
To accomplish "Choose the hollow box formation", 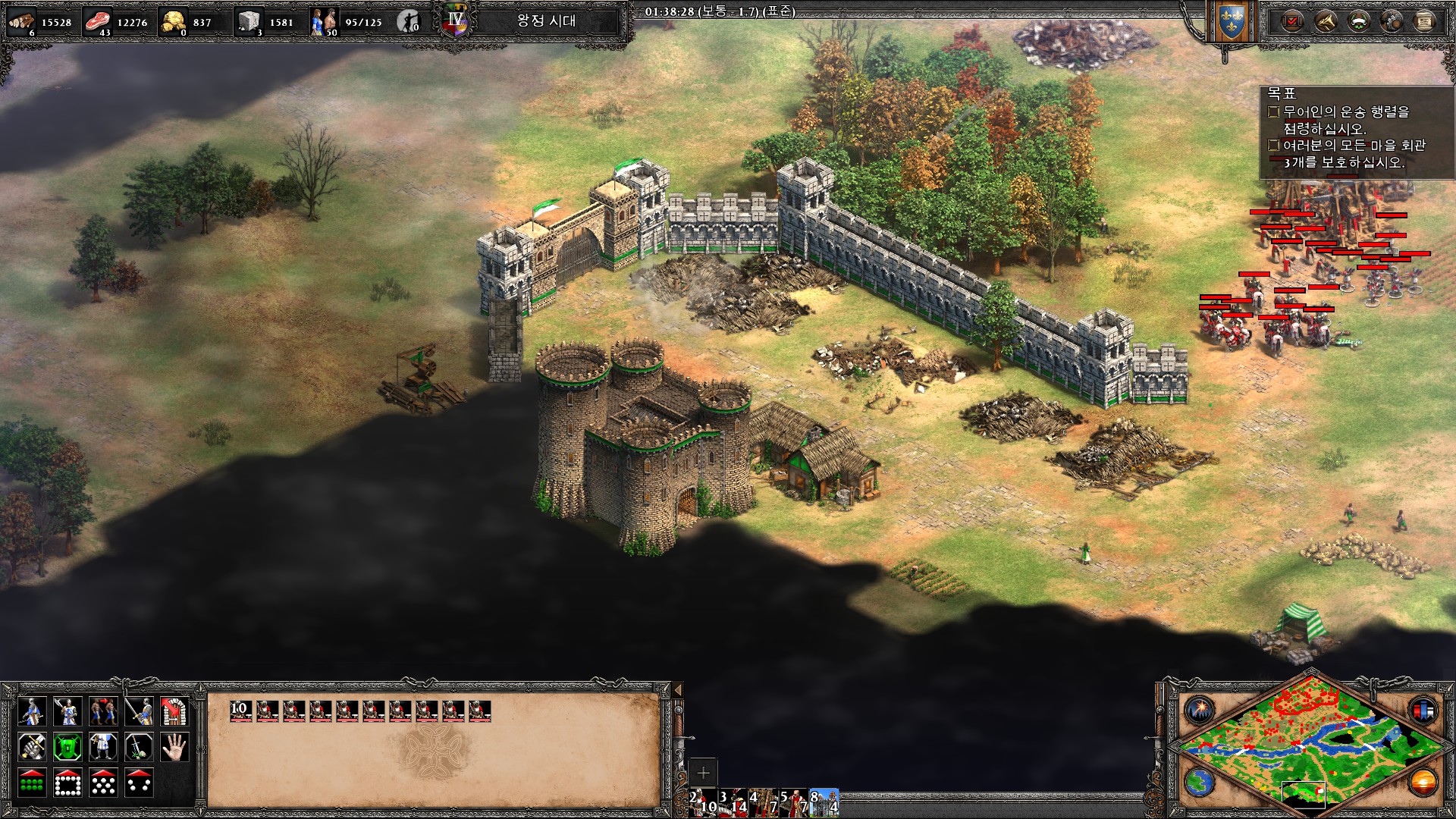I will [67, 783].
